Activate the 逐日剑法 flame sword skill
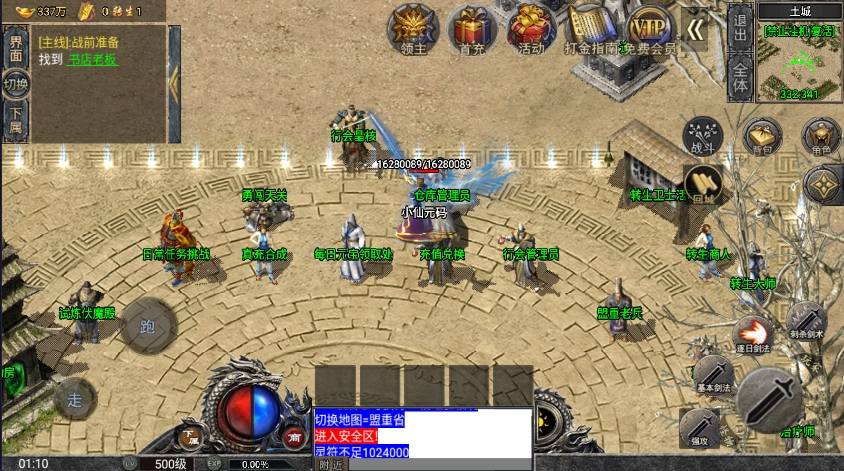 (752, 333)
